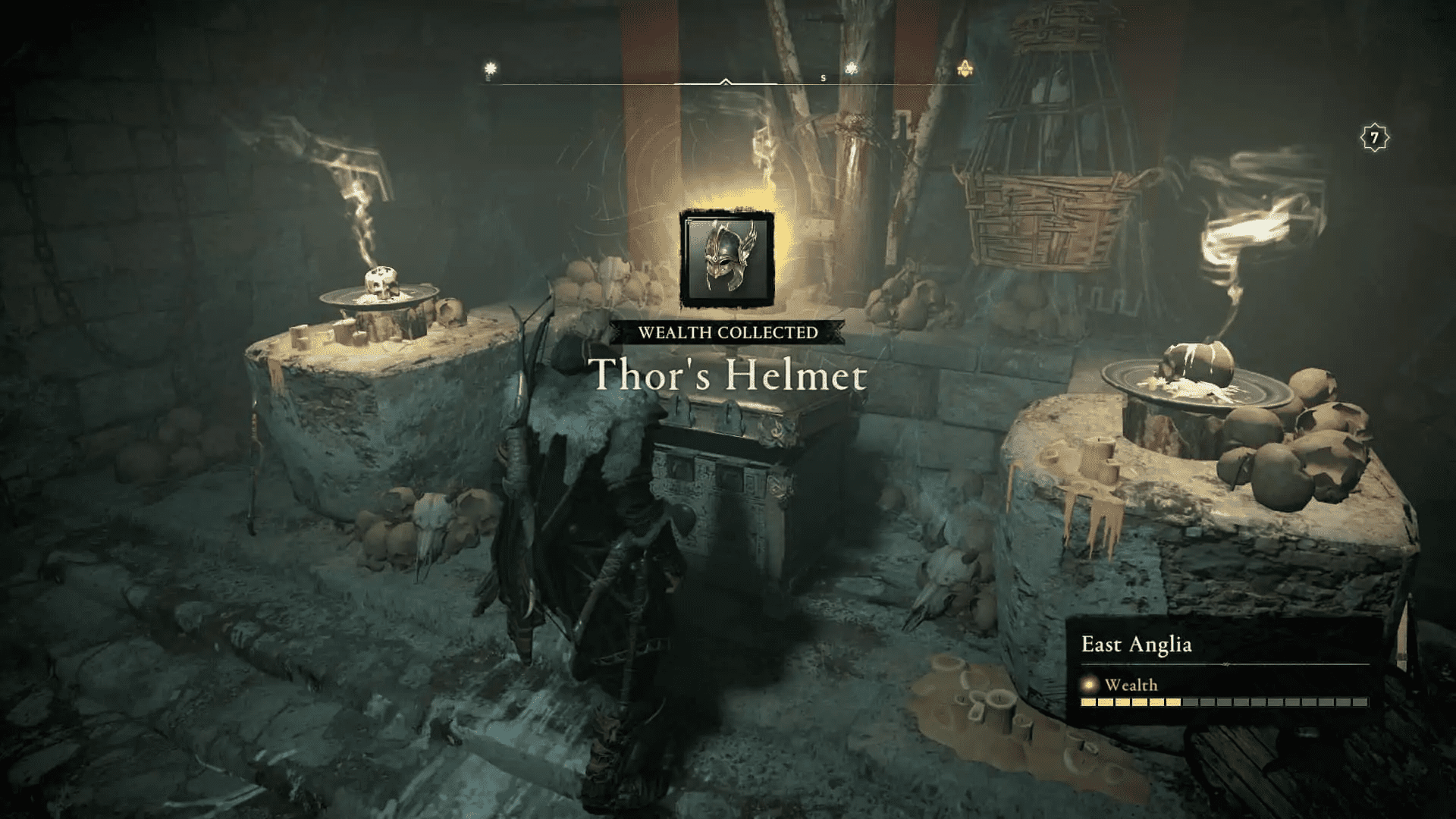This screenshot has width=1456, height=819.
Task: Click the glowing Wealth dot in East Anglia panel
Action: pyautogui.click(x=1088, y=685)
